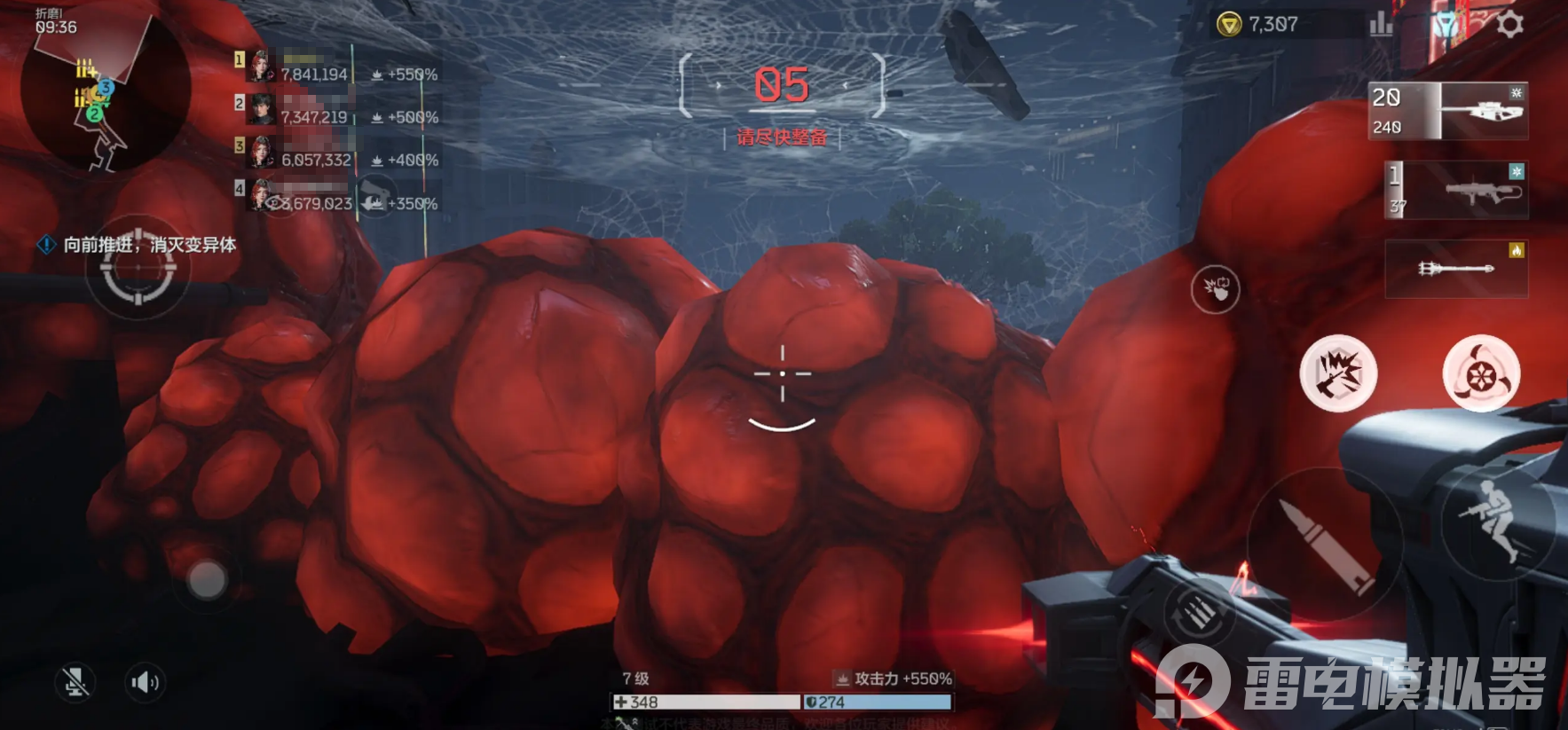Equip the melee weapon with flame tag
This screenshot has width=1568, height=730.
pos(1456,268)
